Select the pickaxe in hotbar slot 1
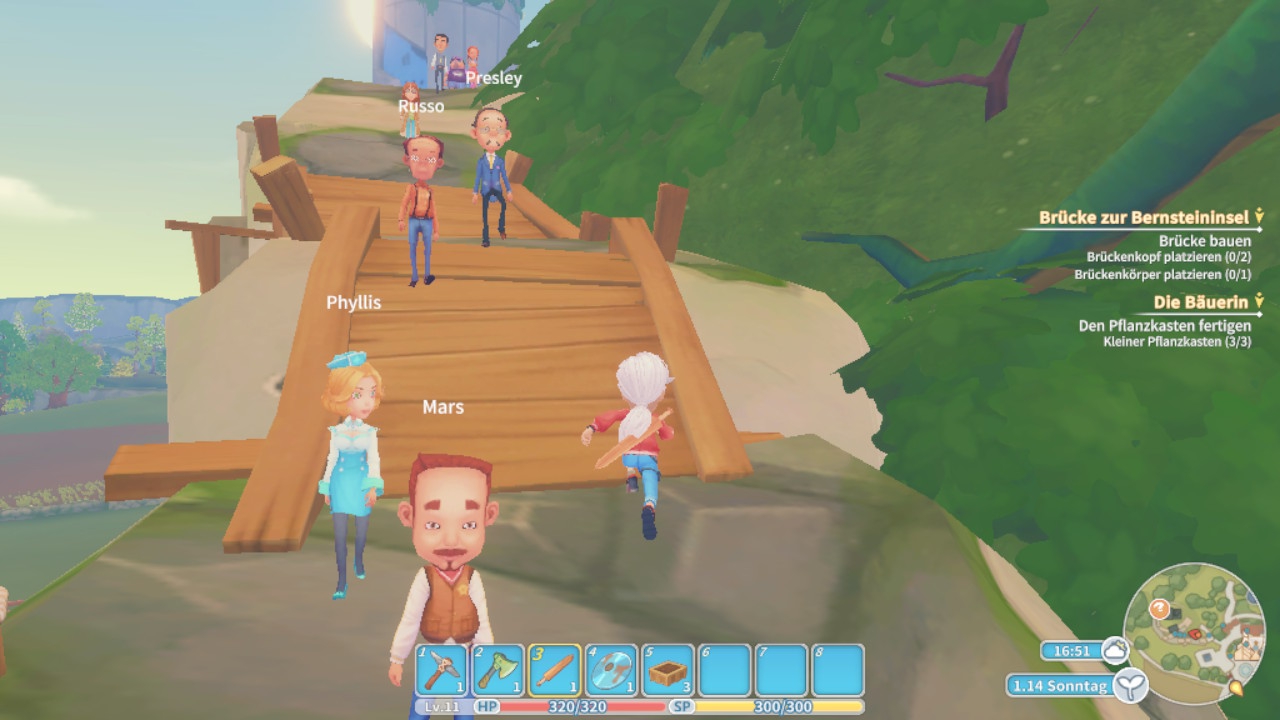Viewport: 1280px width, 720px height. [x=442, y=670]
